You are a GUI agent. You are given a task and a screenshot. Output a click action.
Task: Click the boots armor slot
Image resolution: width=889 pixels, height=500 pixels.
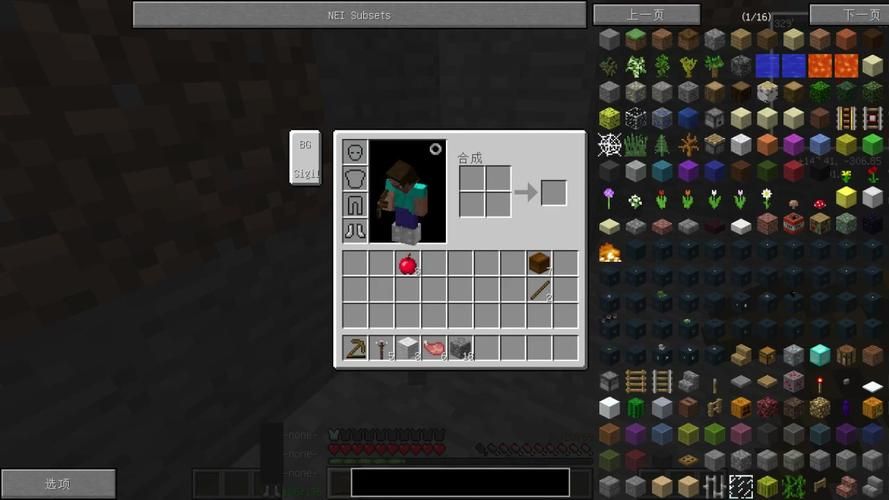tap(355, 230)
